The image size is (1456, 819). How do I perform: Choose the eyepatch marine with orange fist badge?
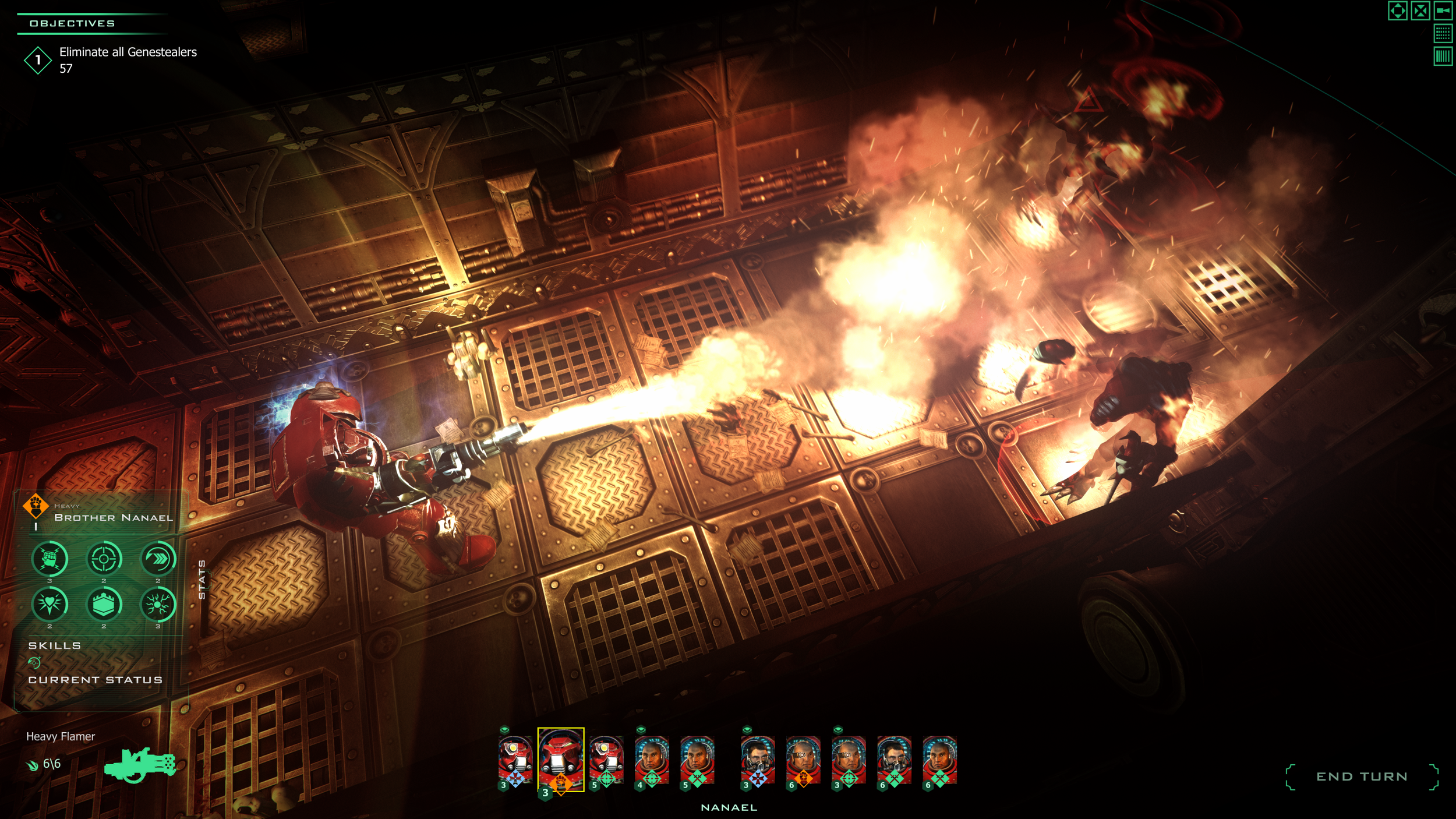(x=803, y=760)
